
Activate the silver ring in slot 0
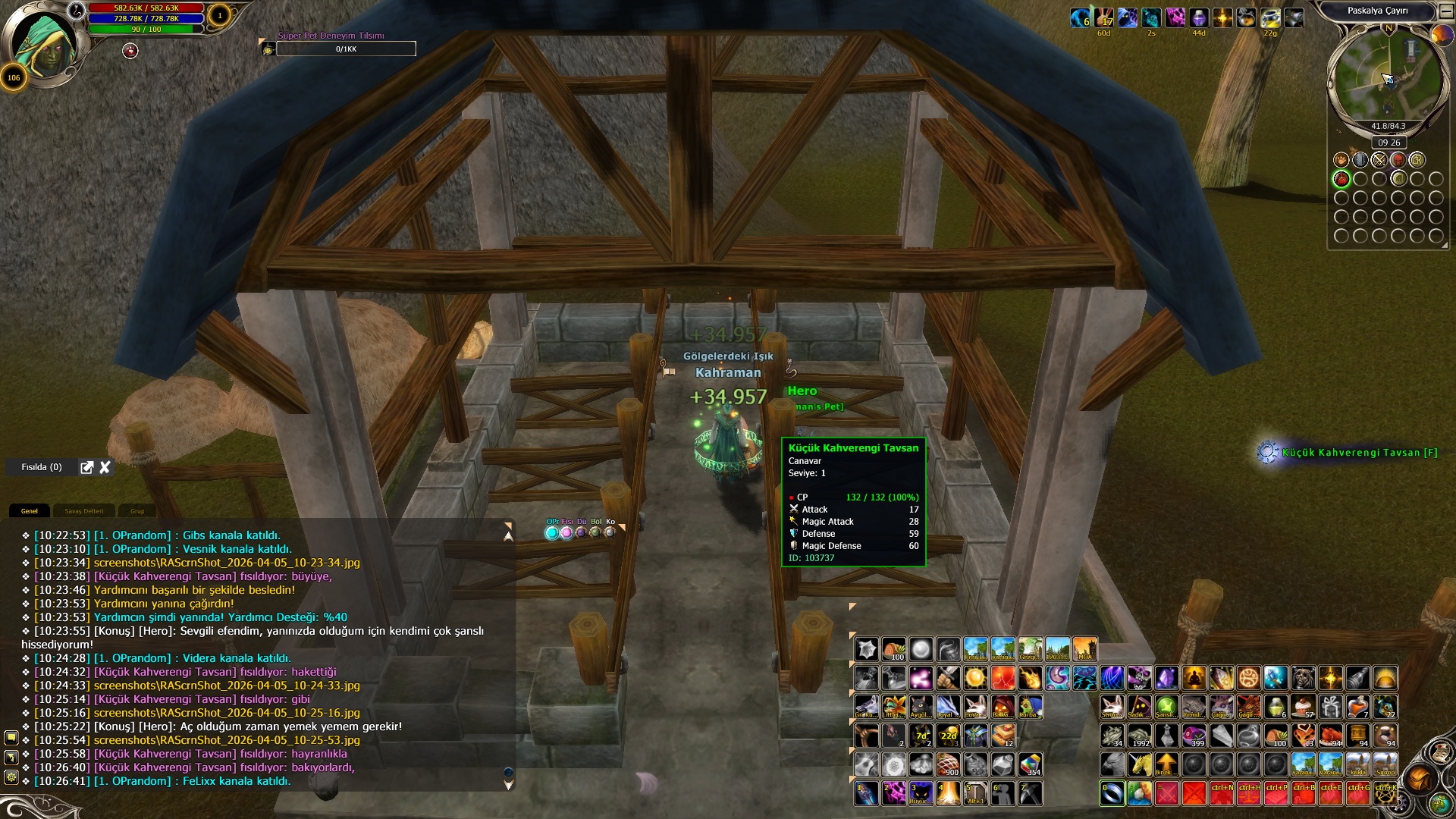click(1112, 793)
